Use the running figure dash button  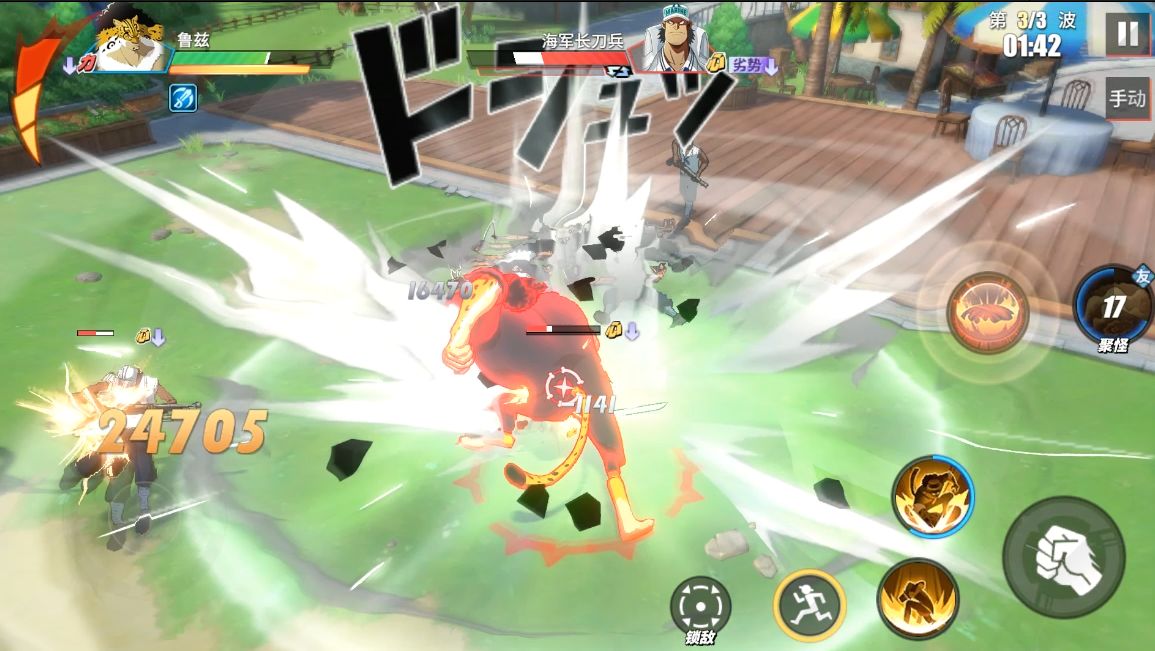pyautogui.click(x=809, y=605)
